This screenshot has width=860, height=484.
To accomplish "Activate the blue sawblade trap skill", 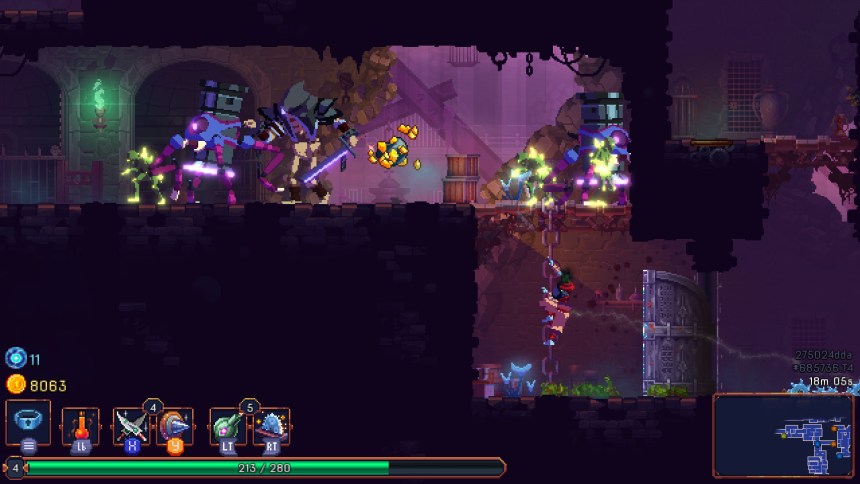I will click(270, 425).
